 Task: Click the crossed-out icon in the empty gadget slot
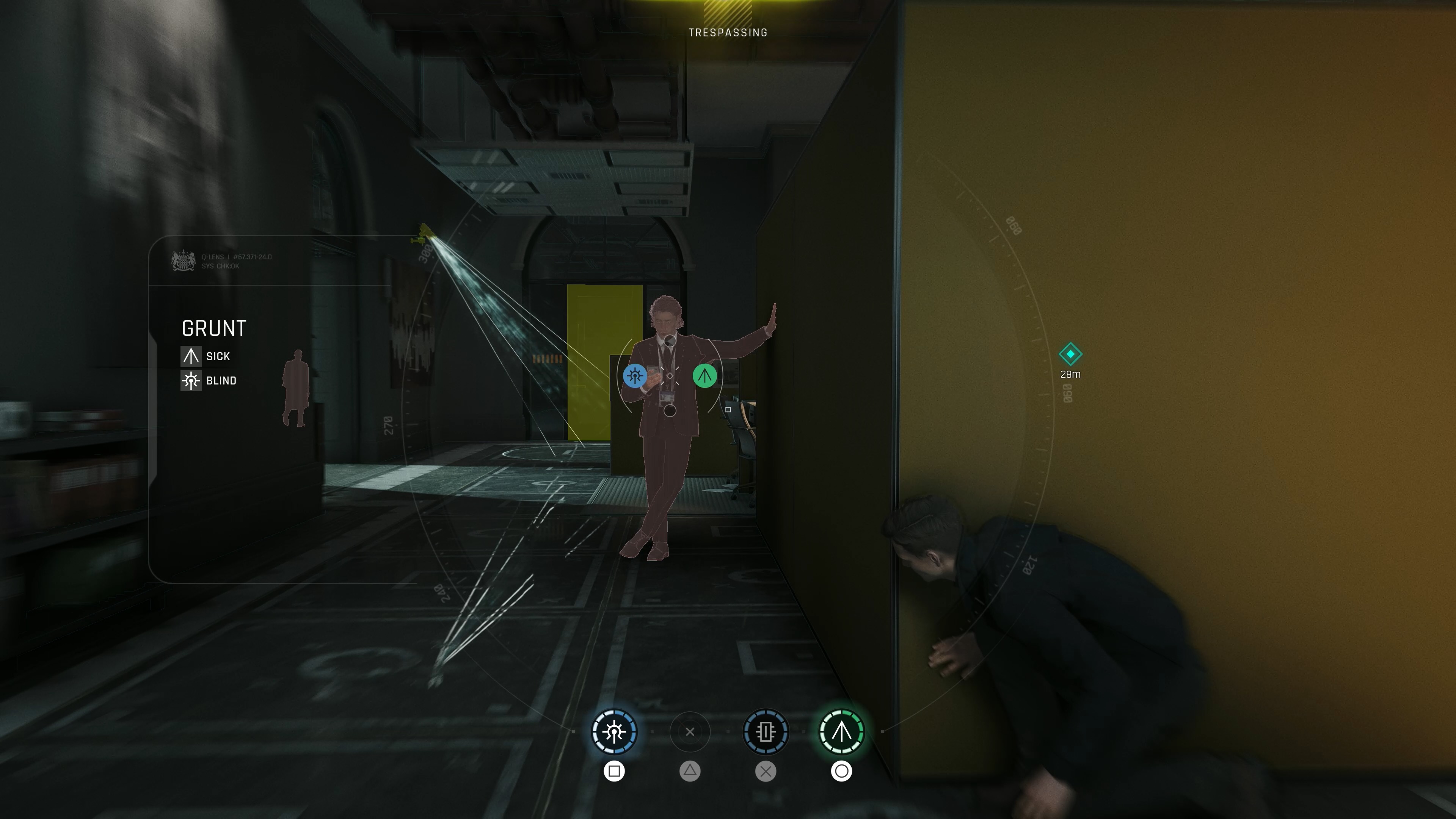click(x=691, y=732)
